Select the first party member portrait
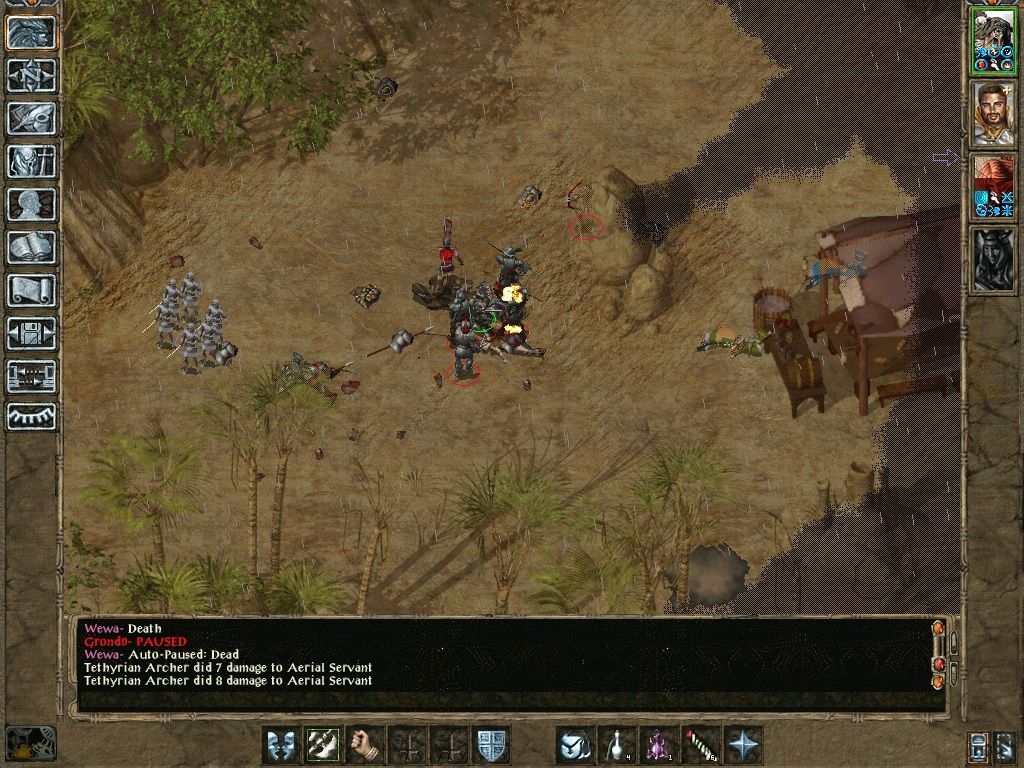 [x=993, y=42]
